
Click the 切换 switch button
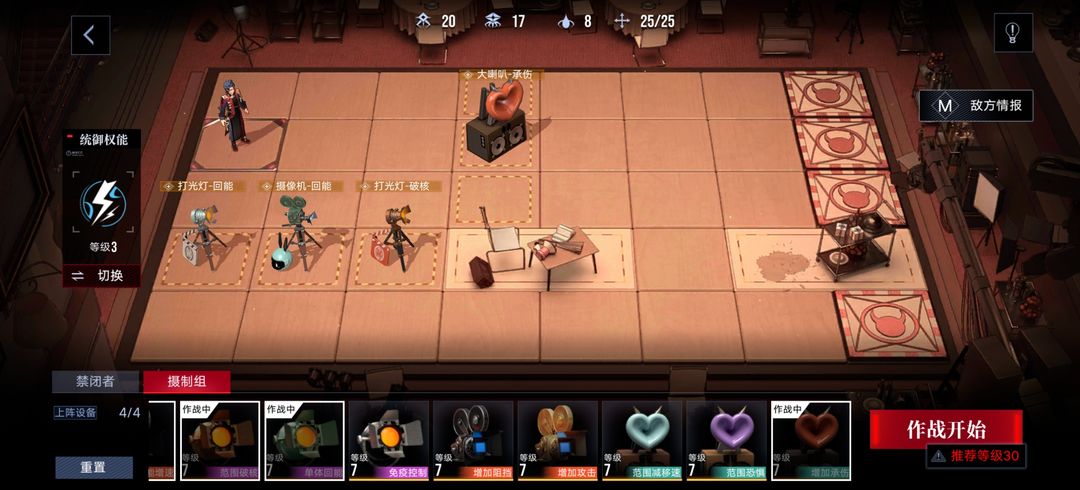click(101, 276)
